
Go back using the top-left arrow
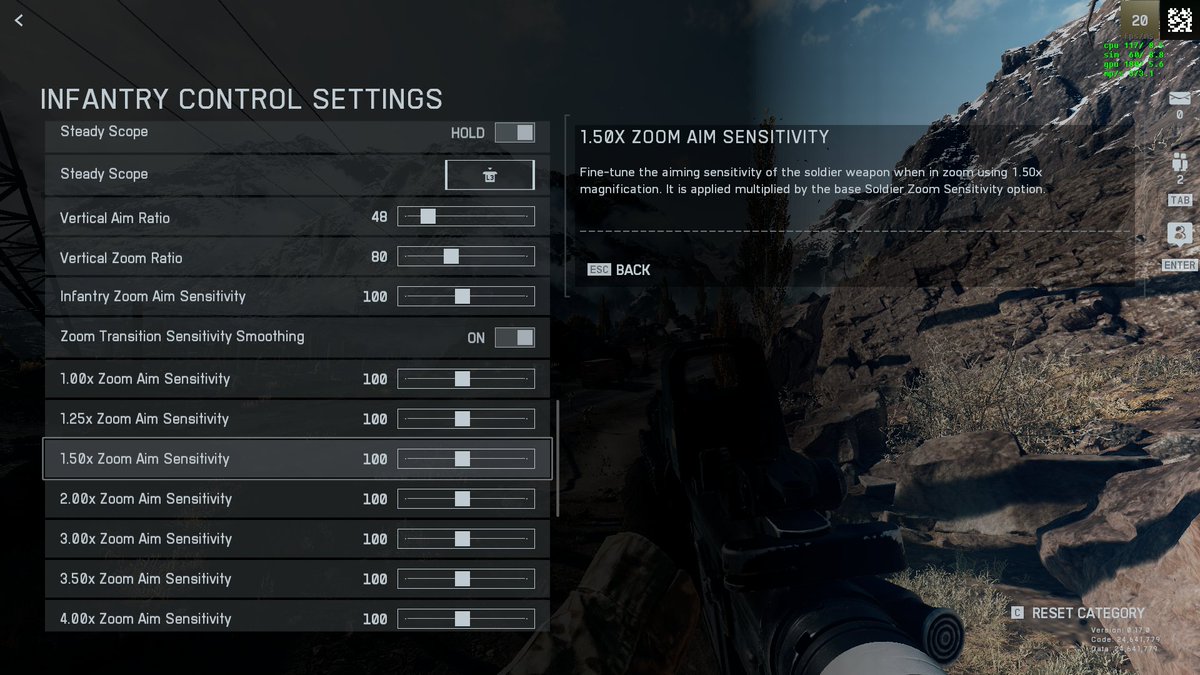pos(19,20)
